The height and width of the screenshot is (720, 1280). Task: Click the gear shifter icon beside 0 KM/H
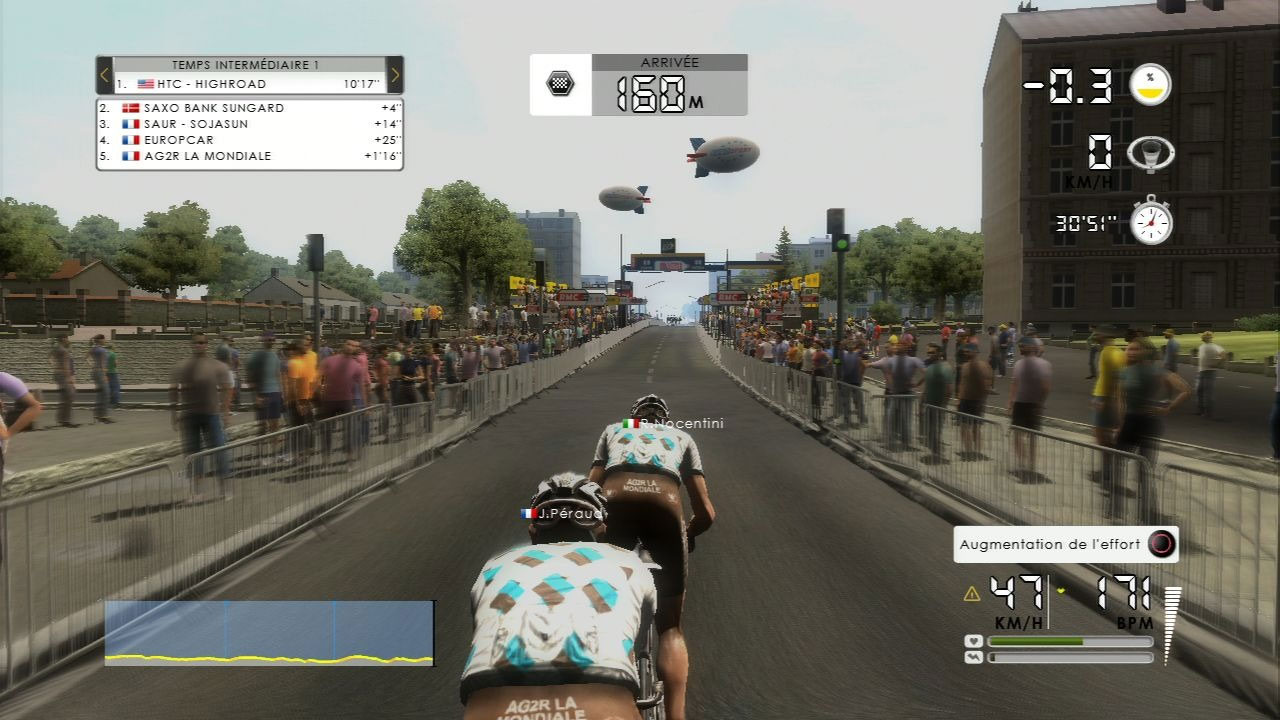pyautogui.click(x=1152, y=150)
